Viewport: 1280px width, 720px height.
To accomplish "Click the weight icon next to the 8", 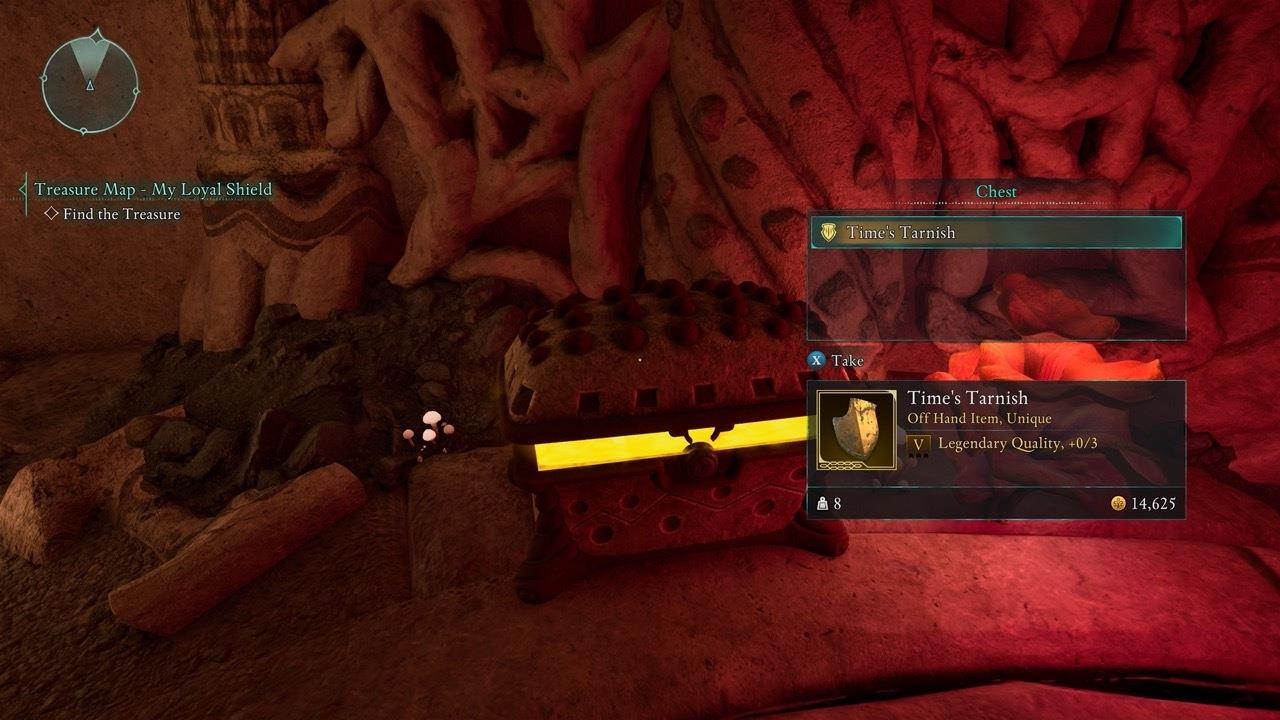I will [823, 502].
